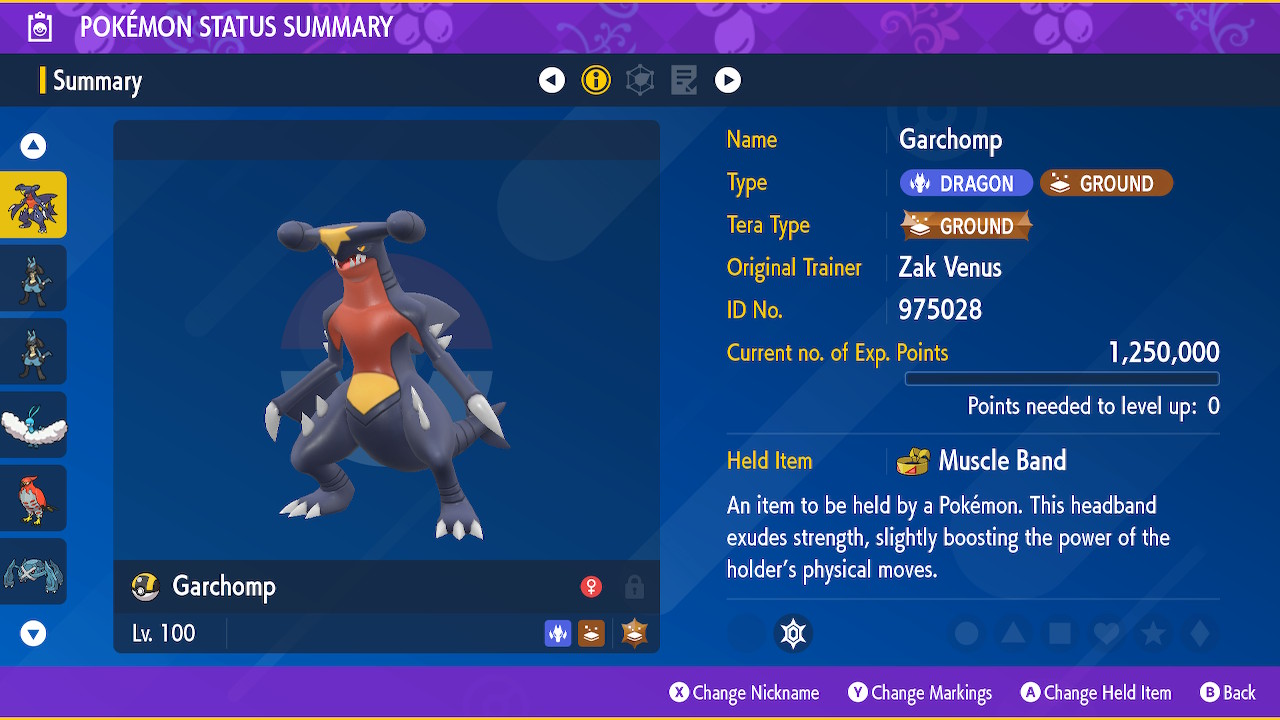Open the memo page icon in top bar
1280x720 pixels.
[684, 80]
